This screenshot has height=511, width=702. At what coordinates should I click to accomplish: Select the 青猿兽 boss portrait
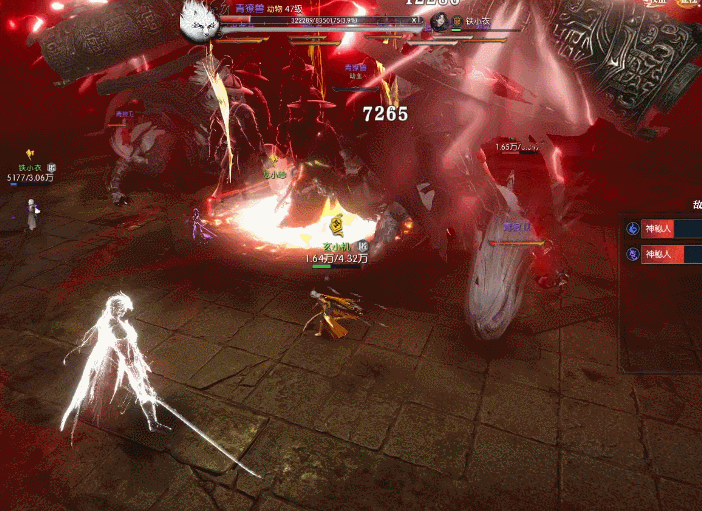coord(200,19)
